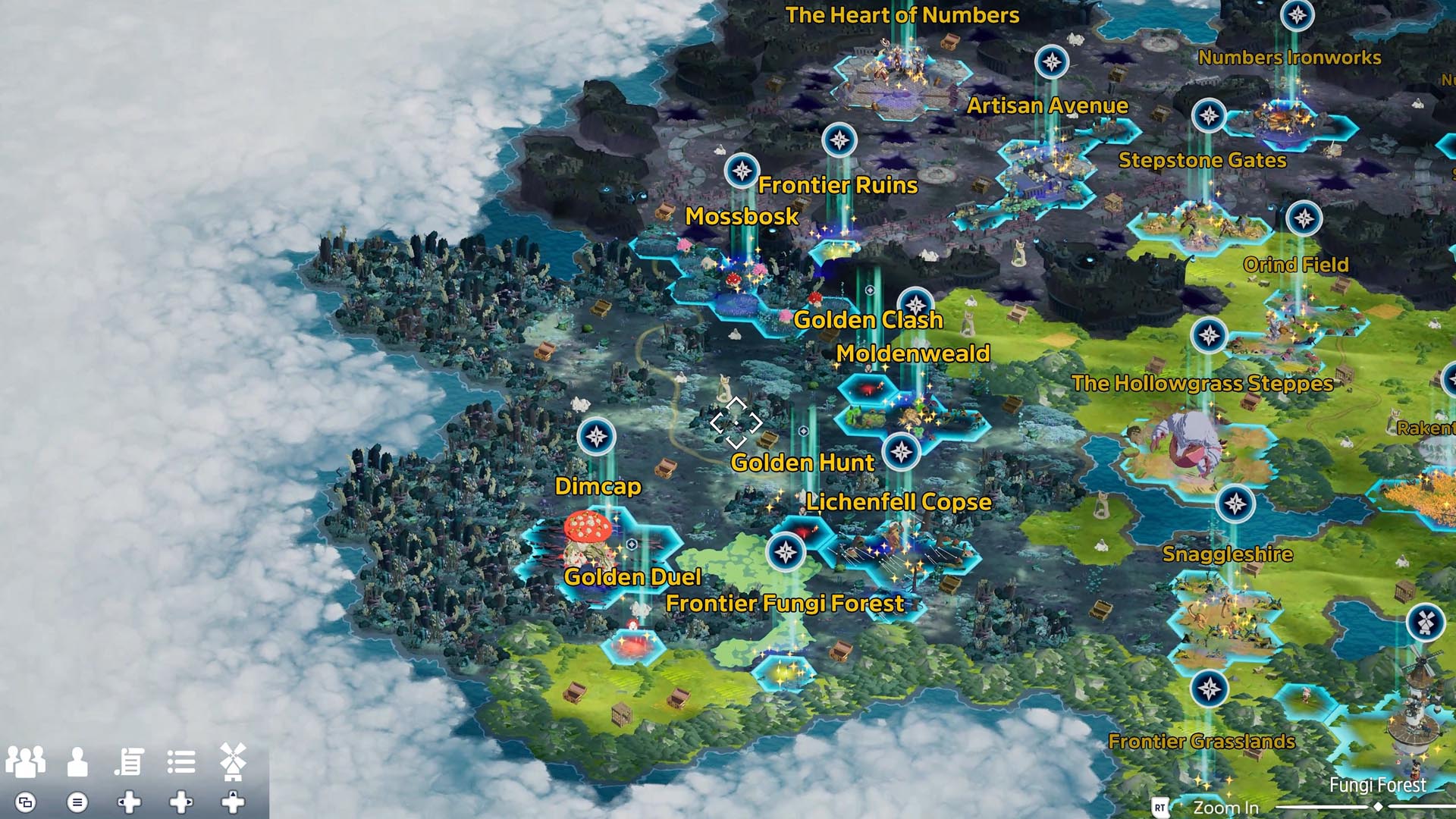Choose the Orind Field map location

1295,265
